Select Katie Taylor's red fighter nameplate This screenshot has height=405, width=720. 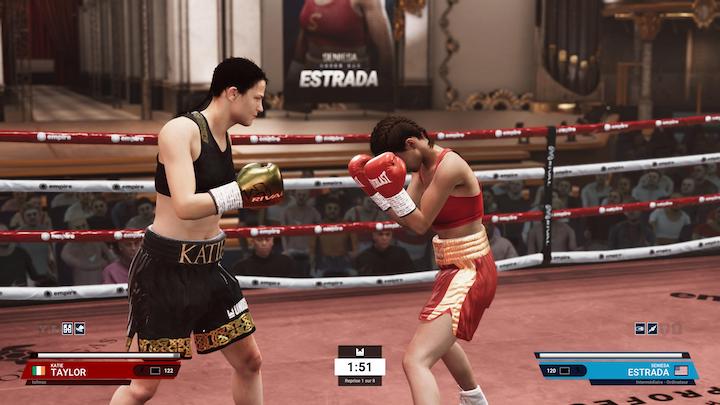pyautogui.click(x=100, y=369)
